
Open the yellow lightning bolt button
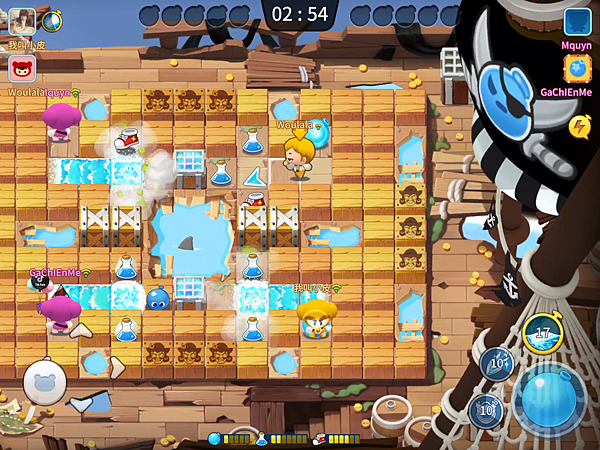click(579, 126)
